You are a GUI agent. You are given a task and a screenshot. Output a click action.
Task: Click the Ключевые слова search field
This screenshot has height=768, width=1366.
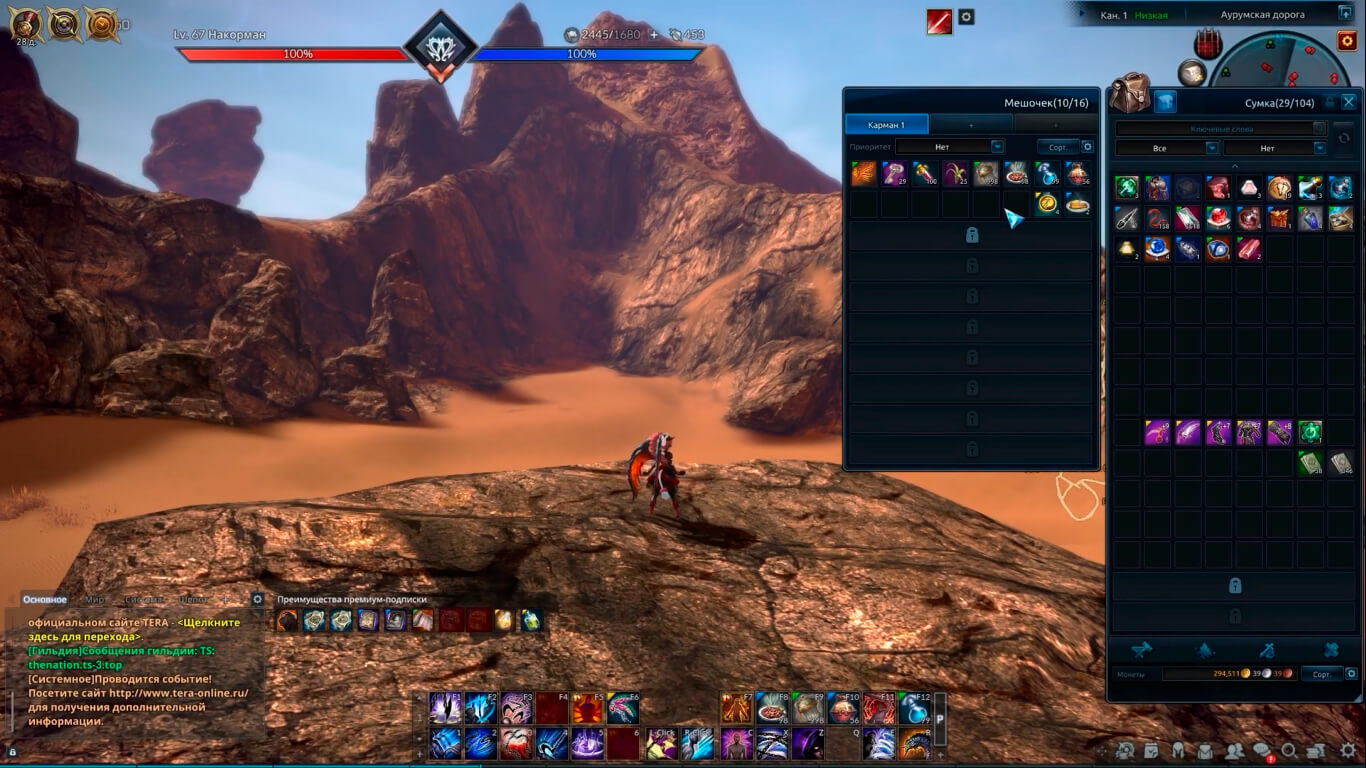point(1214,129)
